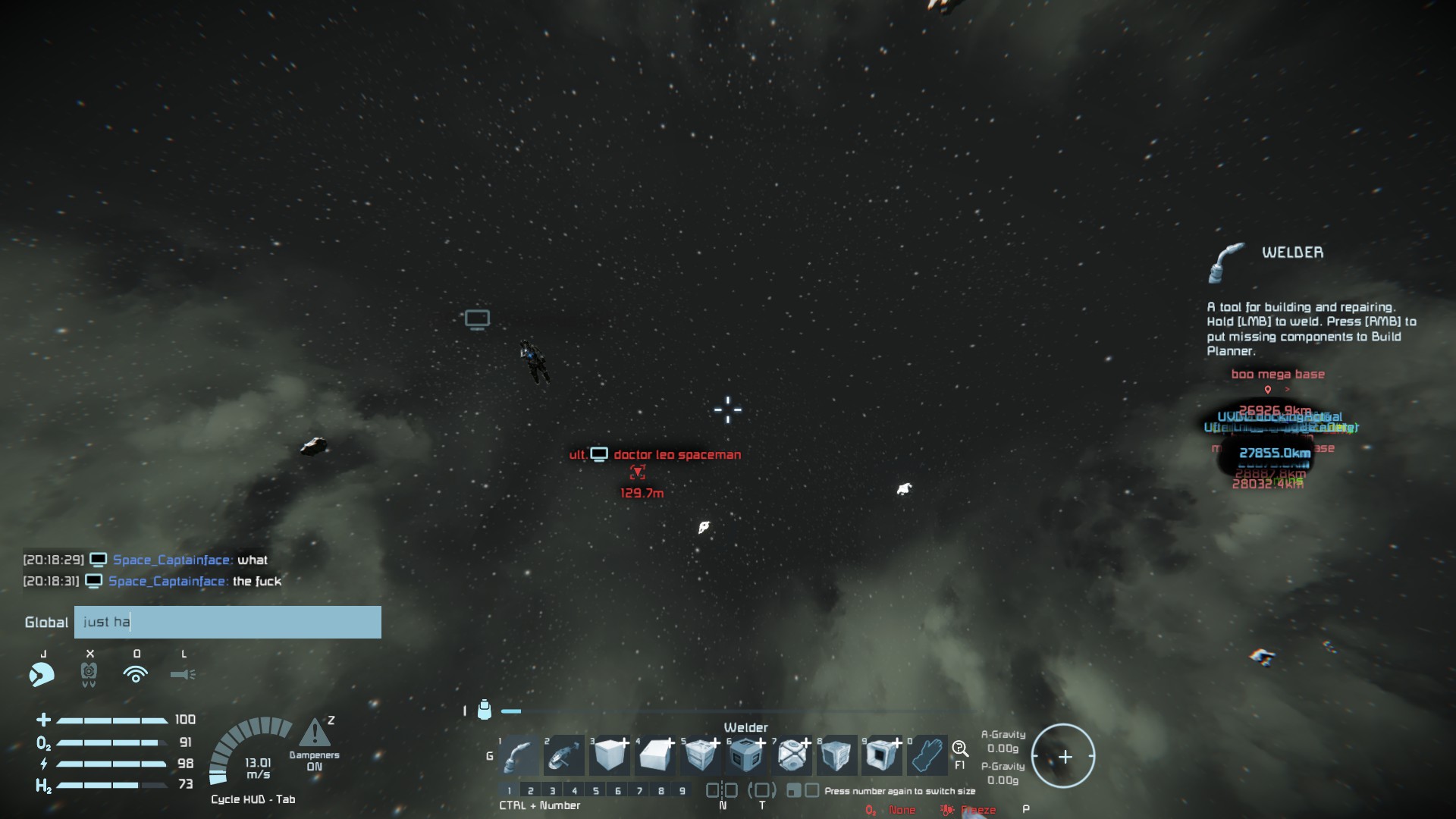The height and width of the screenshot is (819, 1456).
Task: Click the boo mega base marker
Action: (1278, 375)
